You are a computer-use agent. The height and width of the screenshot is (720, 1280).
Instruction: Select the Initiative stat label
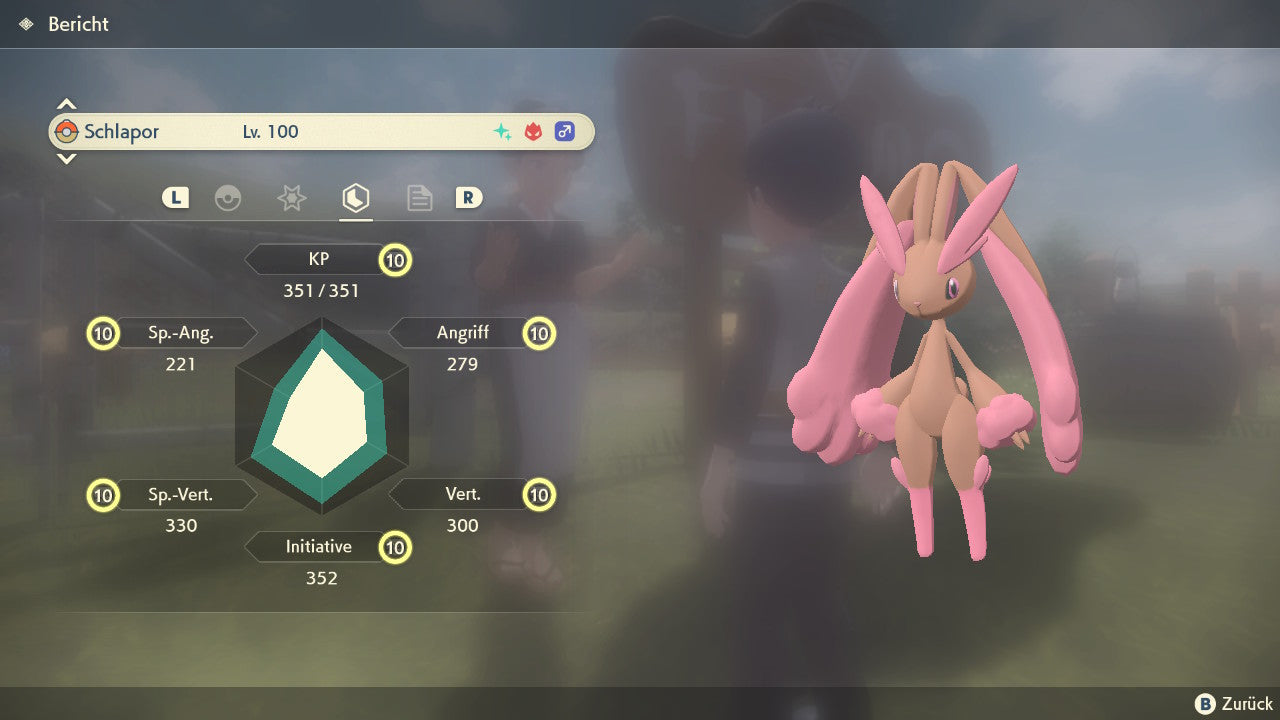[318, 547]
